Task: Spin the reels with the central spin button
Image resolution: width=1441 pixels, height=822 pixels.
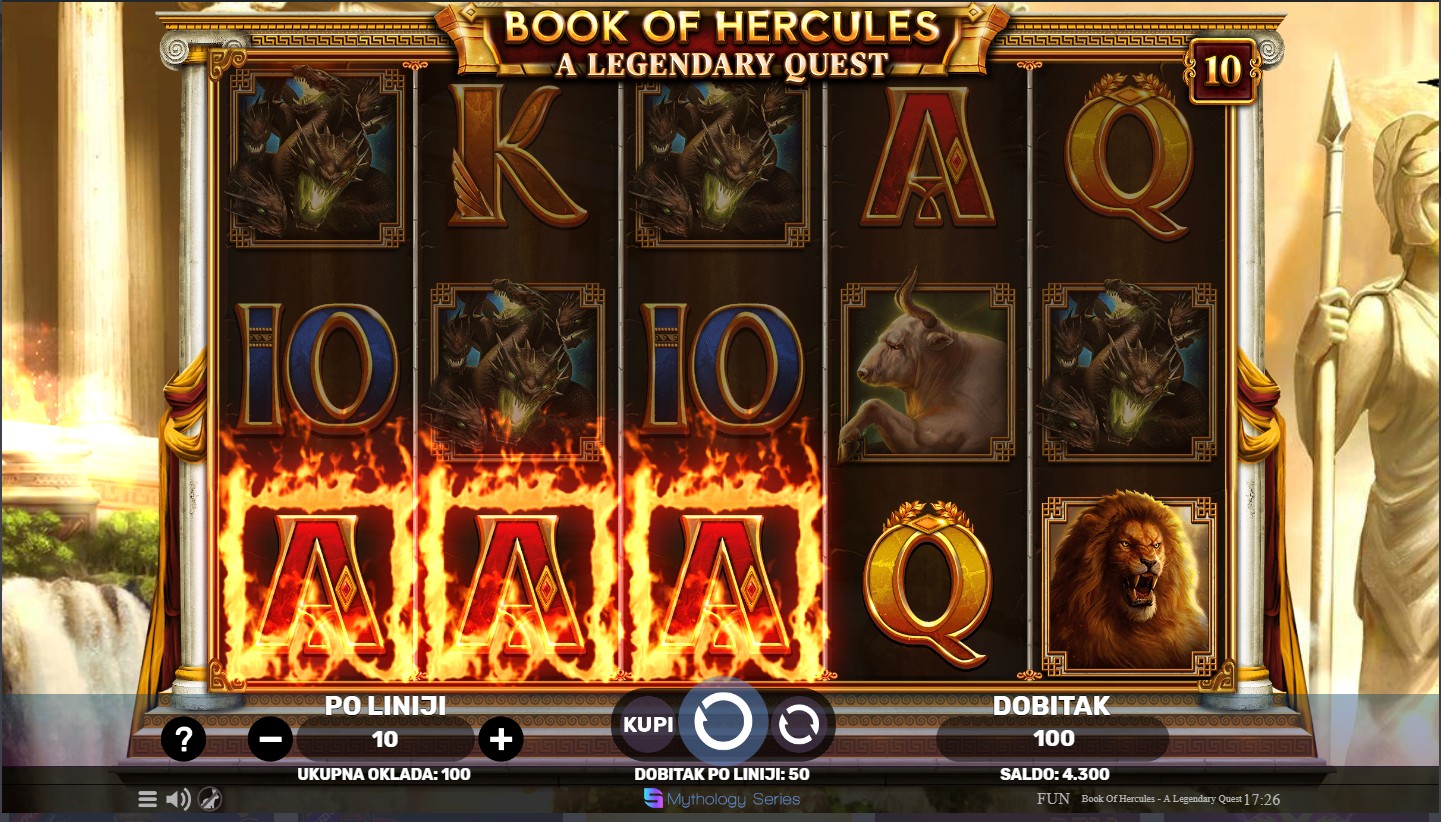Action: tap(723, 723)
